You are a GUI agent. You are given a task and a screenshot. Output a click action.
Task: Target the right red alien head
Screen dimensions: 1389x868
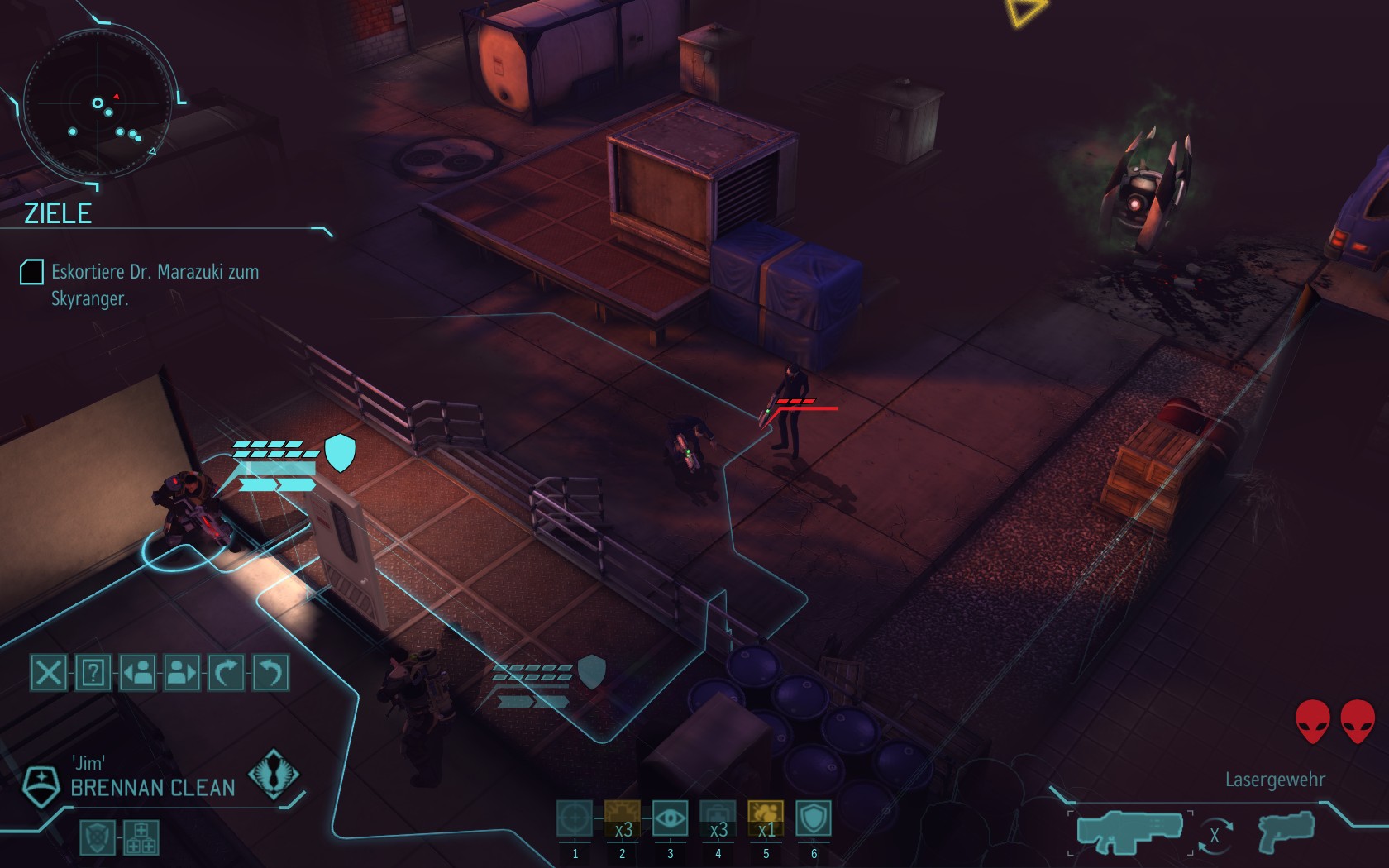click(x=1358, y=721)
